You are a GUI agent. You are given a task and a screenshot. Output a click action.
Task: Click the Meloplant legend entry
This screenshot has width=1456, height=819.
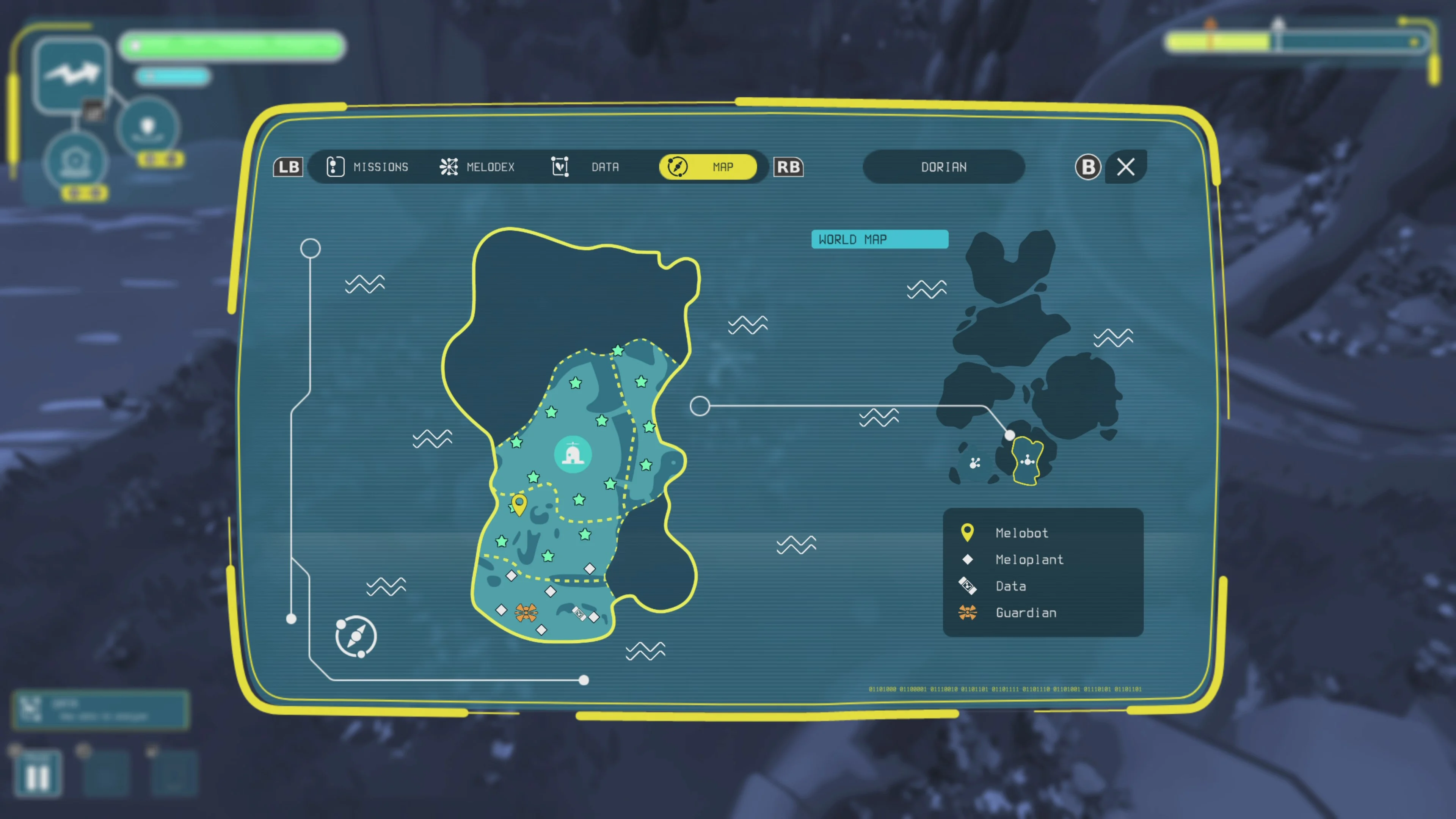(x=1029, y=559)
